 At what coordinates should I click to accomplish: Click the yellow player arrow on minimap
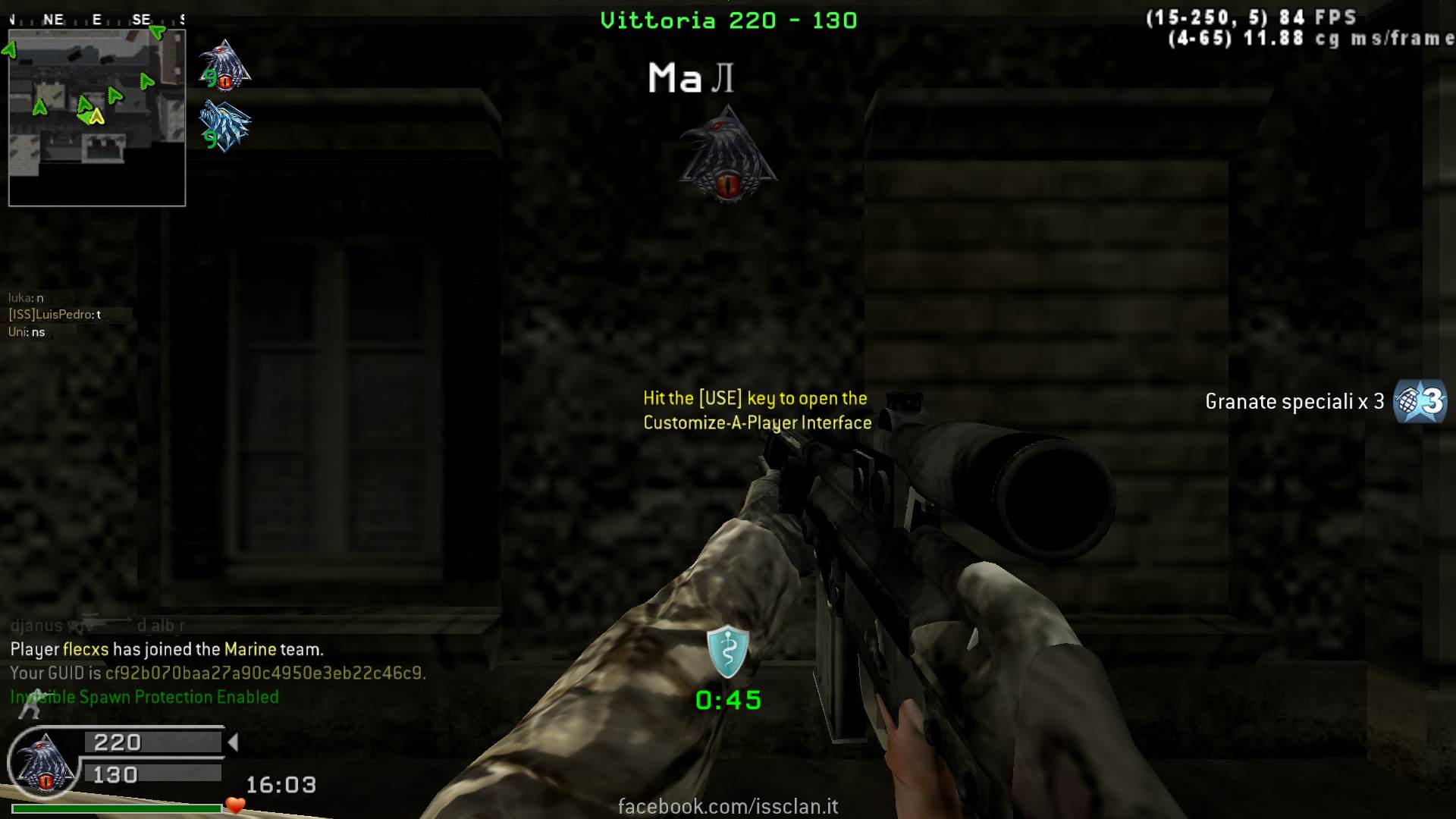pyautogui.click(x=96, y=117)
